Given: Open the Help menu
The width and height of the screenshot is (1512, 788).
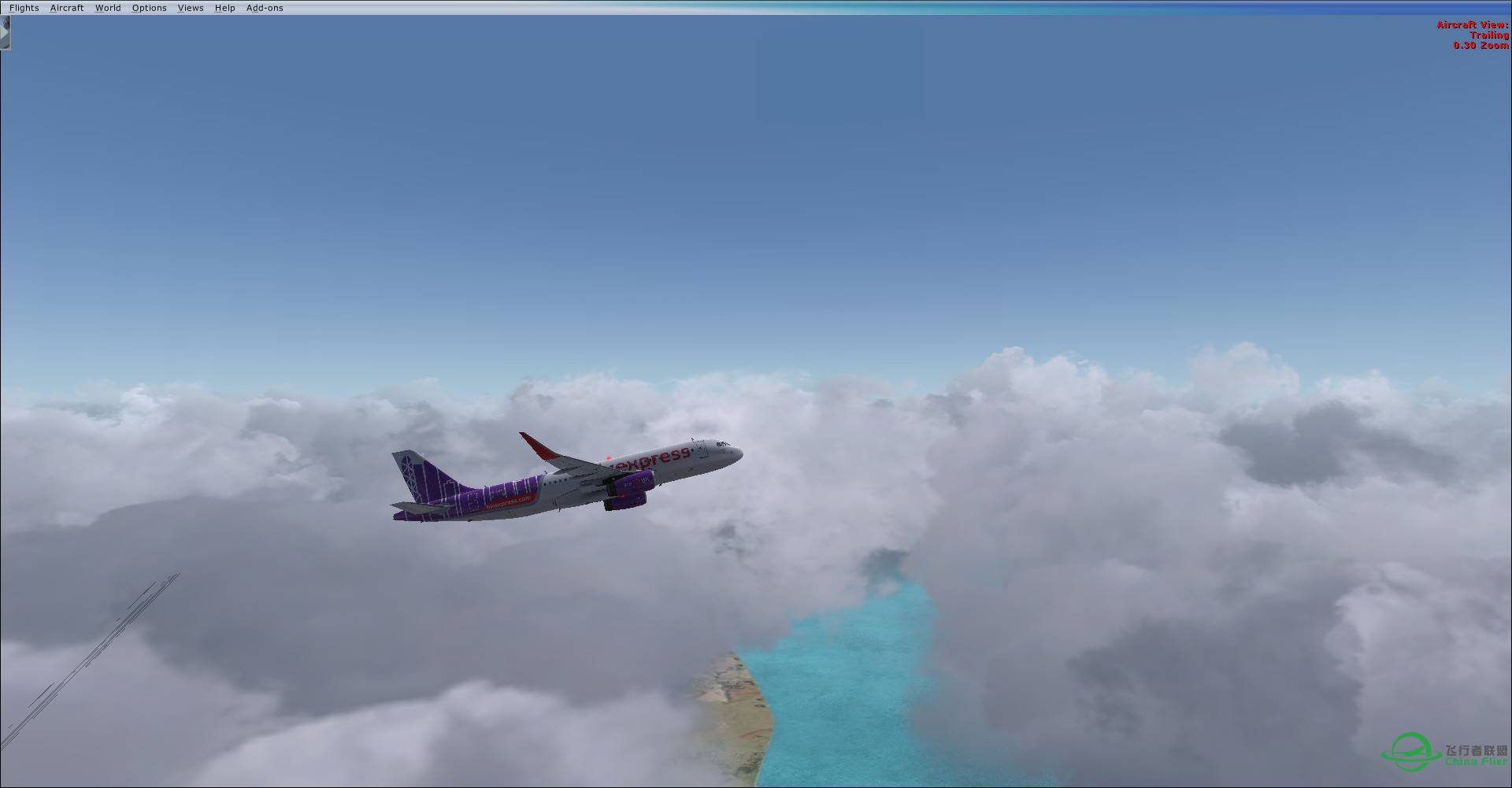Looking at the screenshot, I should [x=224, y=7].
